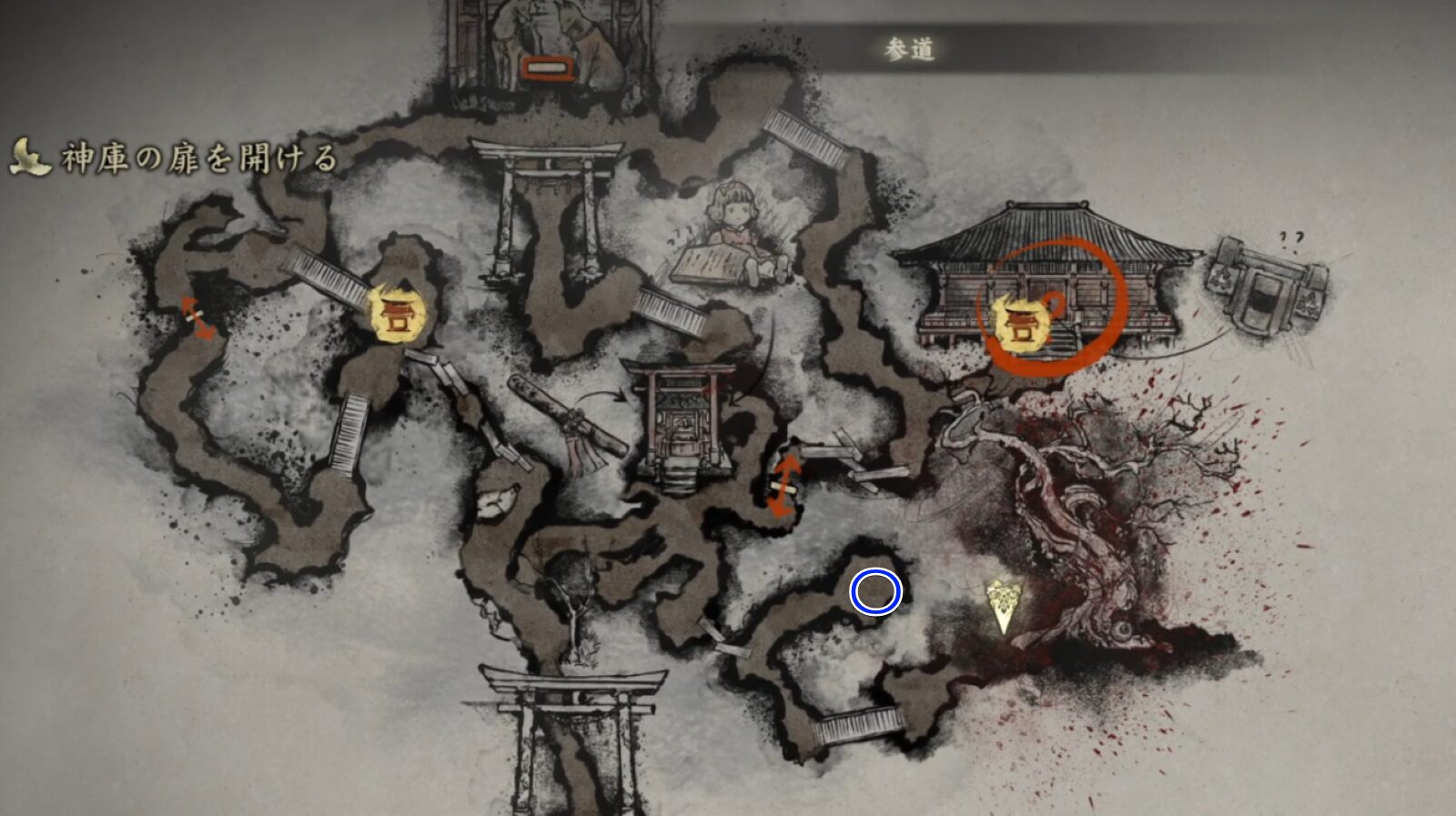Click the orange rectangle marker on the top shrine
Screen dimensions: 1456x816
click(546, 66)
